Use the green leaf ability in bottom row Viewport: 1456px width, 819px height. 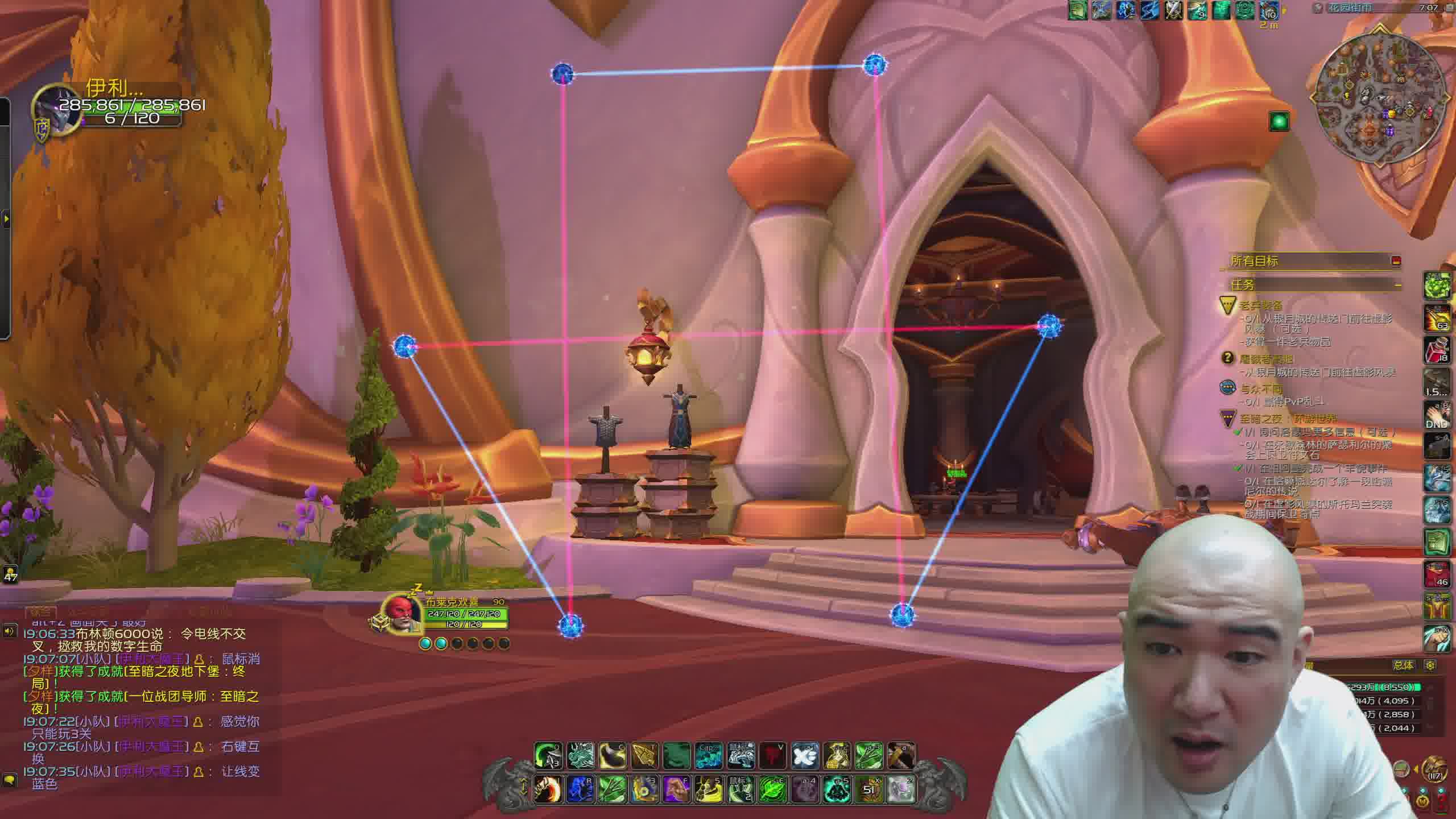click(773, 789)
